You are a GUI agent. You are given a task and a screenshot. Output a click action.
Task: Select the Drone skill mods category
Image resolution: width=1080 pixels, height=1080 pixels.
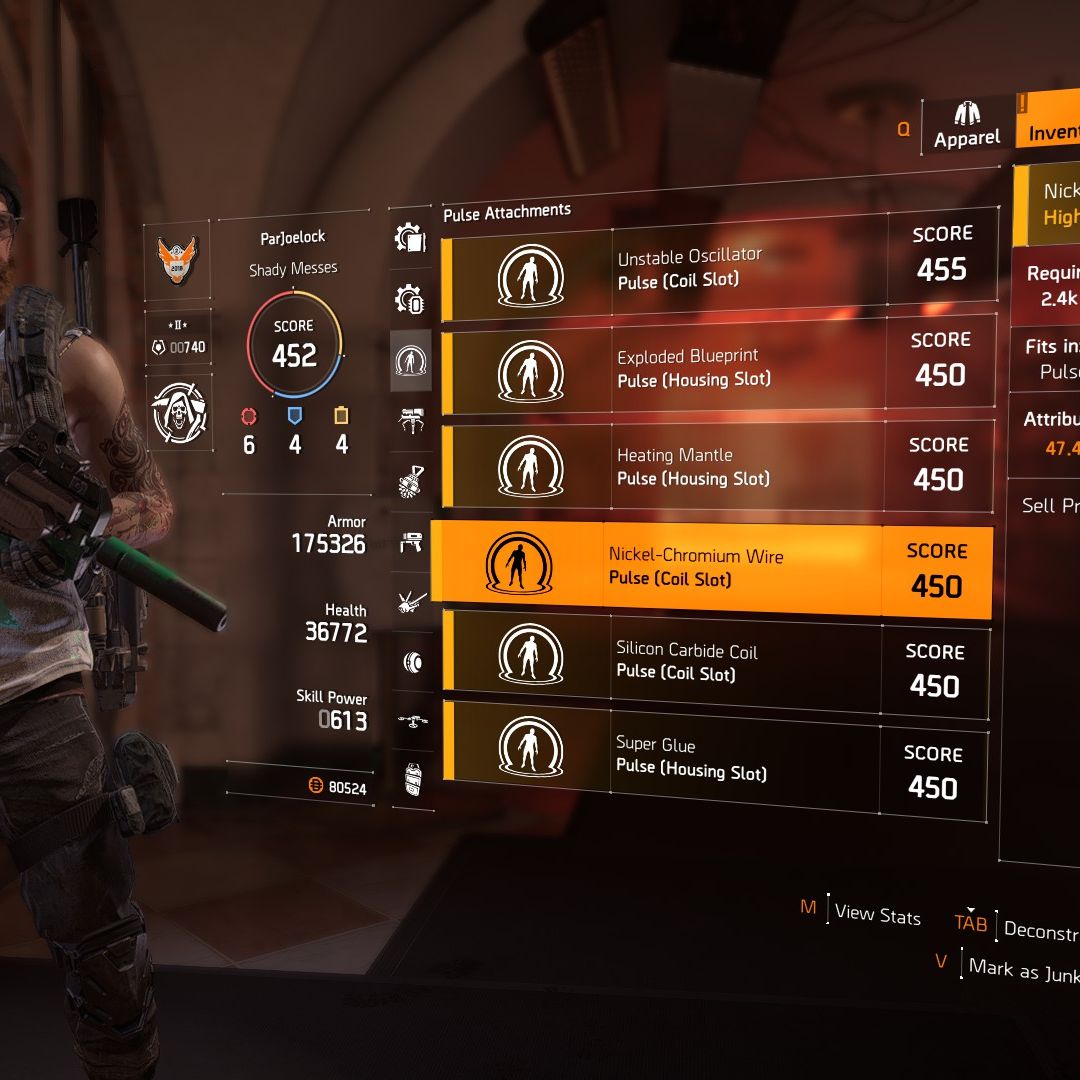[411, 720]
